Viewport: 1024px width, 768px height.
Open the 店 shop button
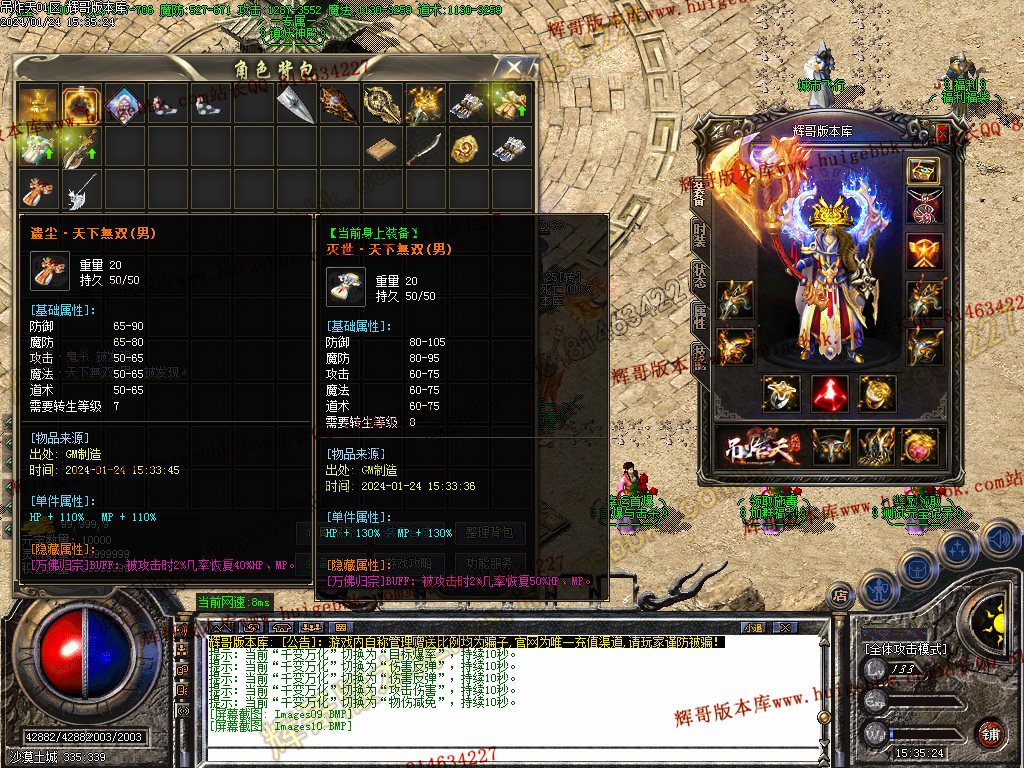[838, 596]
